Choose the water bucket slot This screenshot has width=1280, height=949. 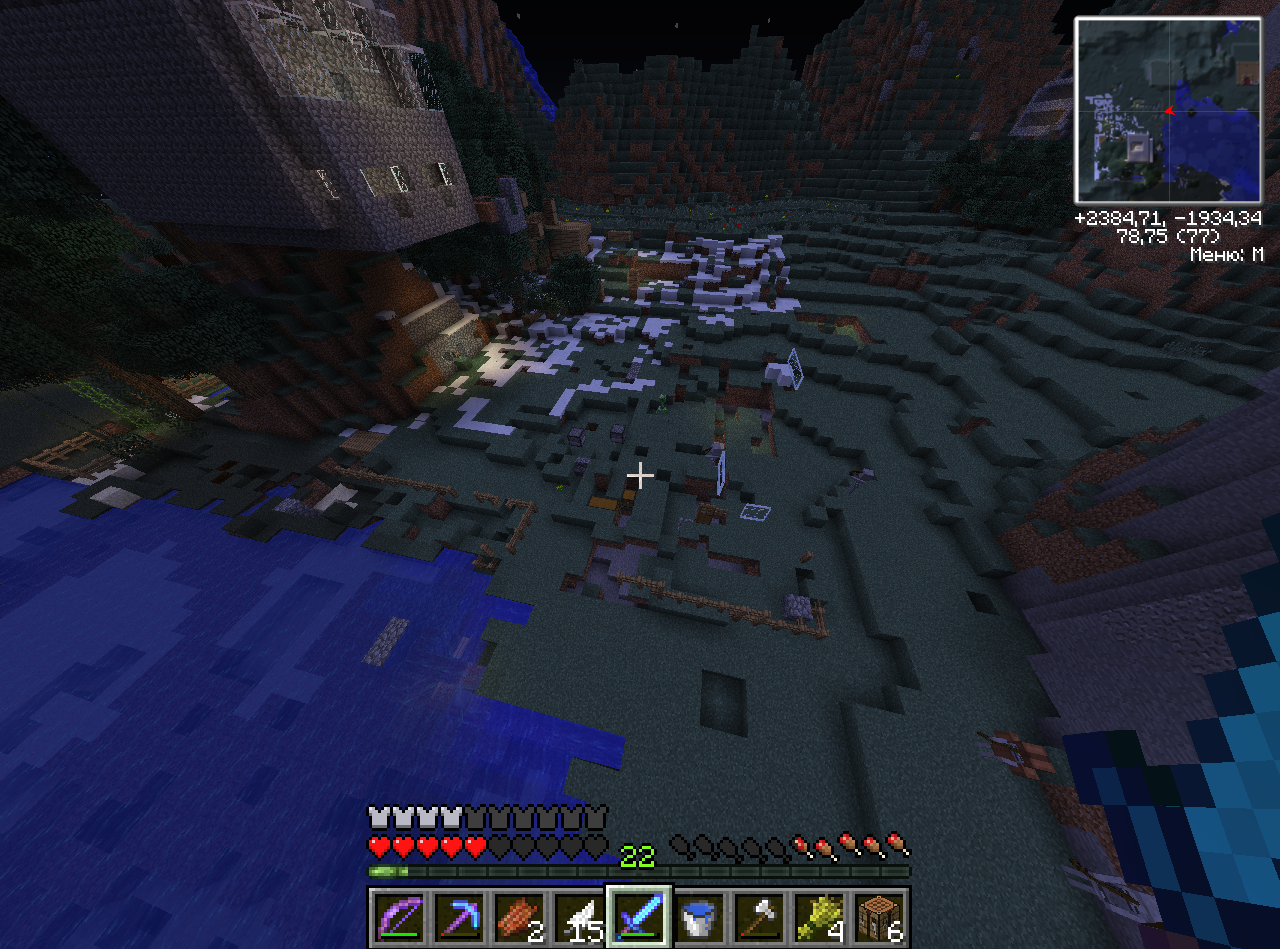pos(699,916)
